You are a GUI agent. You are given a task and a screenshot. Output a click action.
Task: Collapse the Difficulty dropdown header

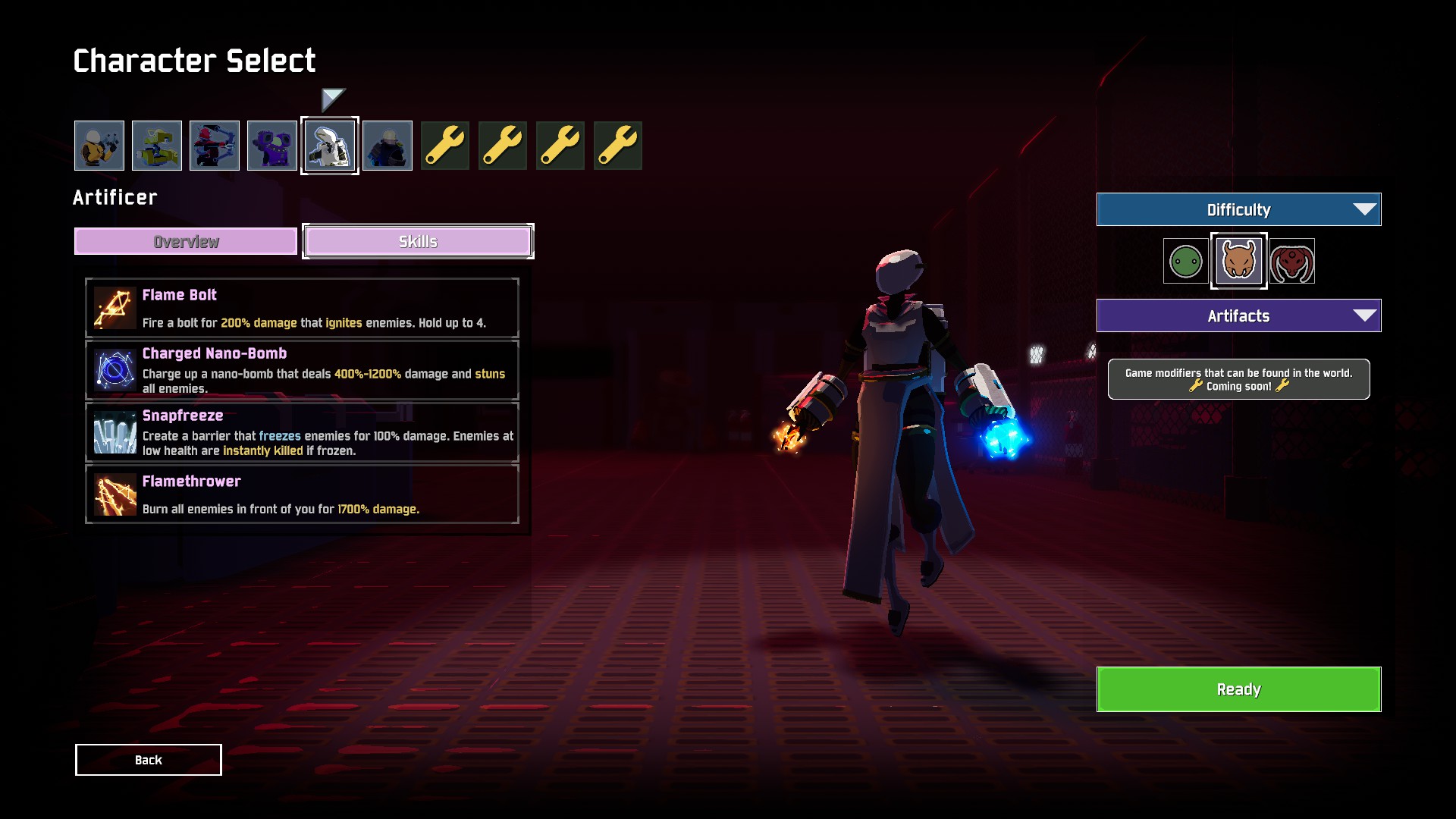1238,209
